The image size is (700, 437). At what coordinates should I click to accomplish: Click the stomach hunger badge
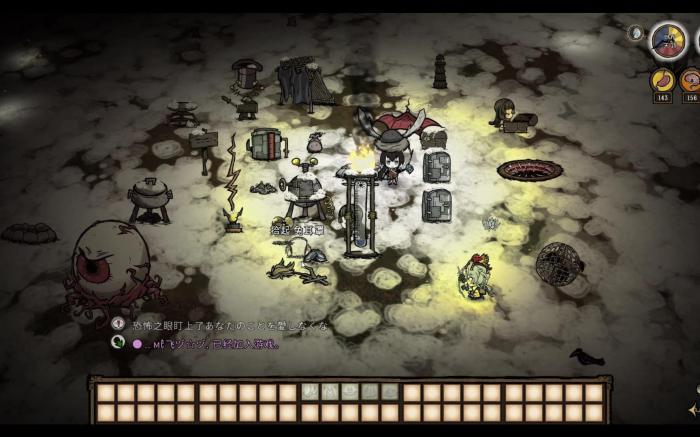tap(662, 80)
